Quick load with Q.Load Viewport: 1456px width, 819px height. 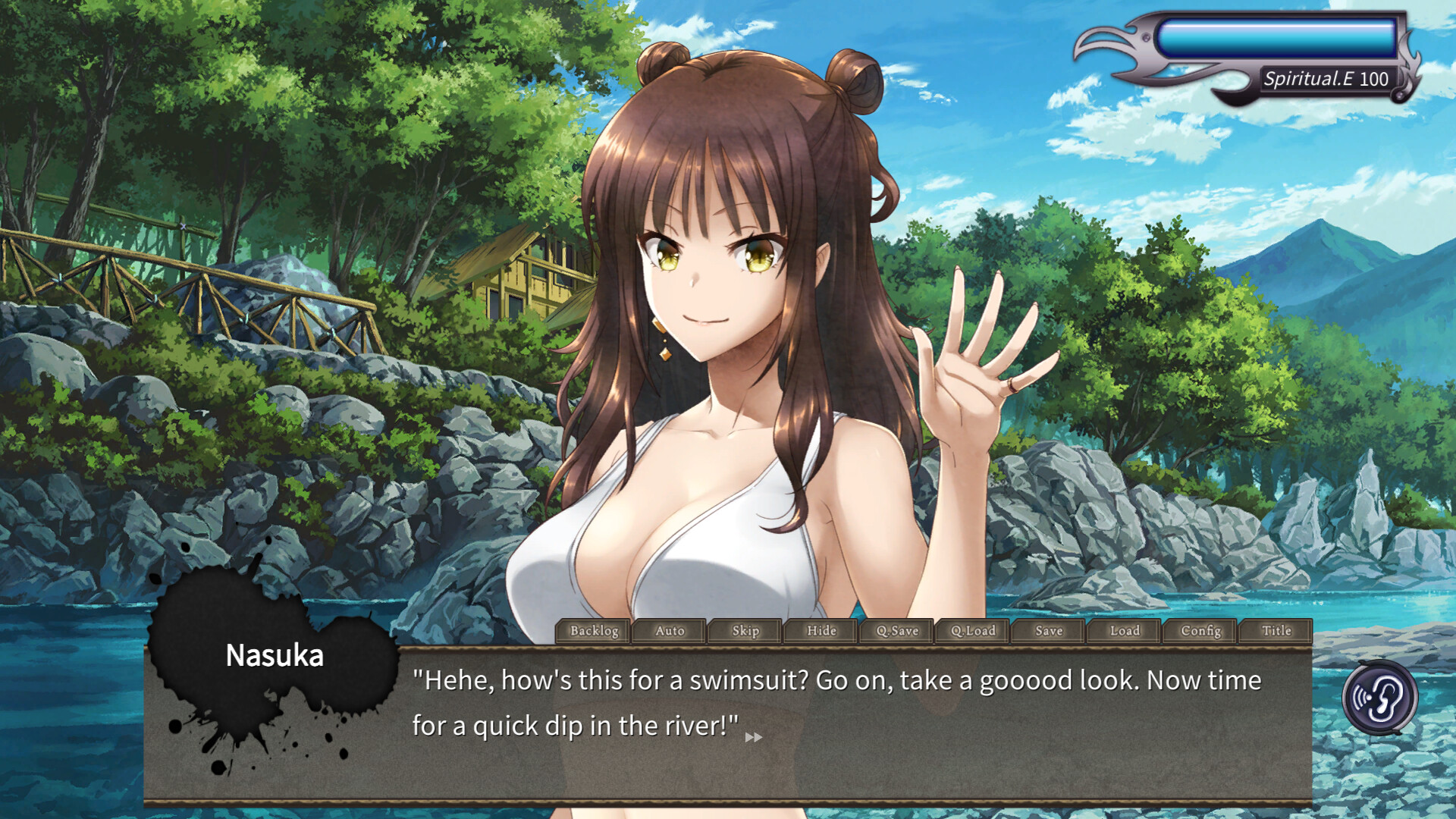[973, 631]
